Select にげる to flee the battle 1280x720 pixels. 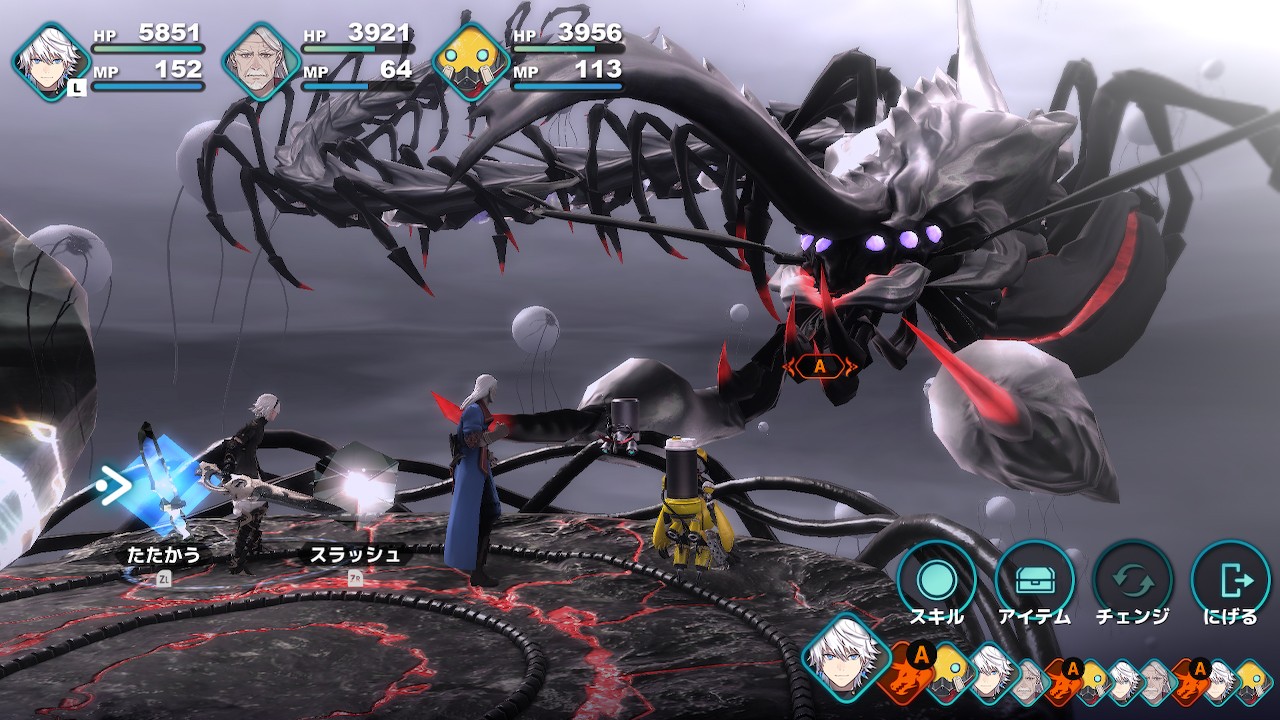[1230, 580]
